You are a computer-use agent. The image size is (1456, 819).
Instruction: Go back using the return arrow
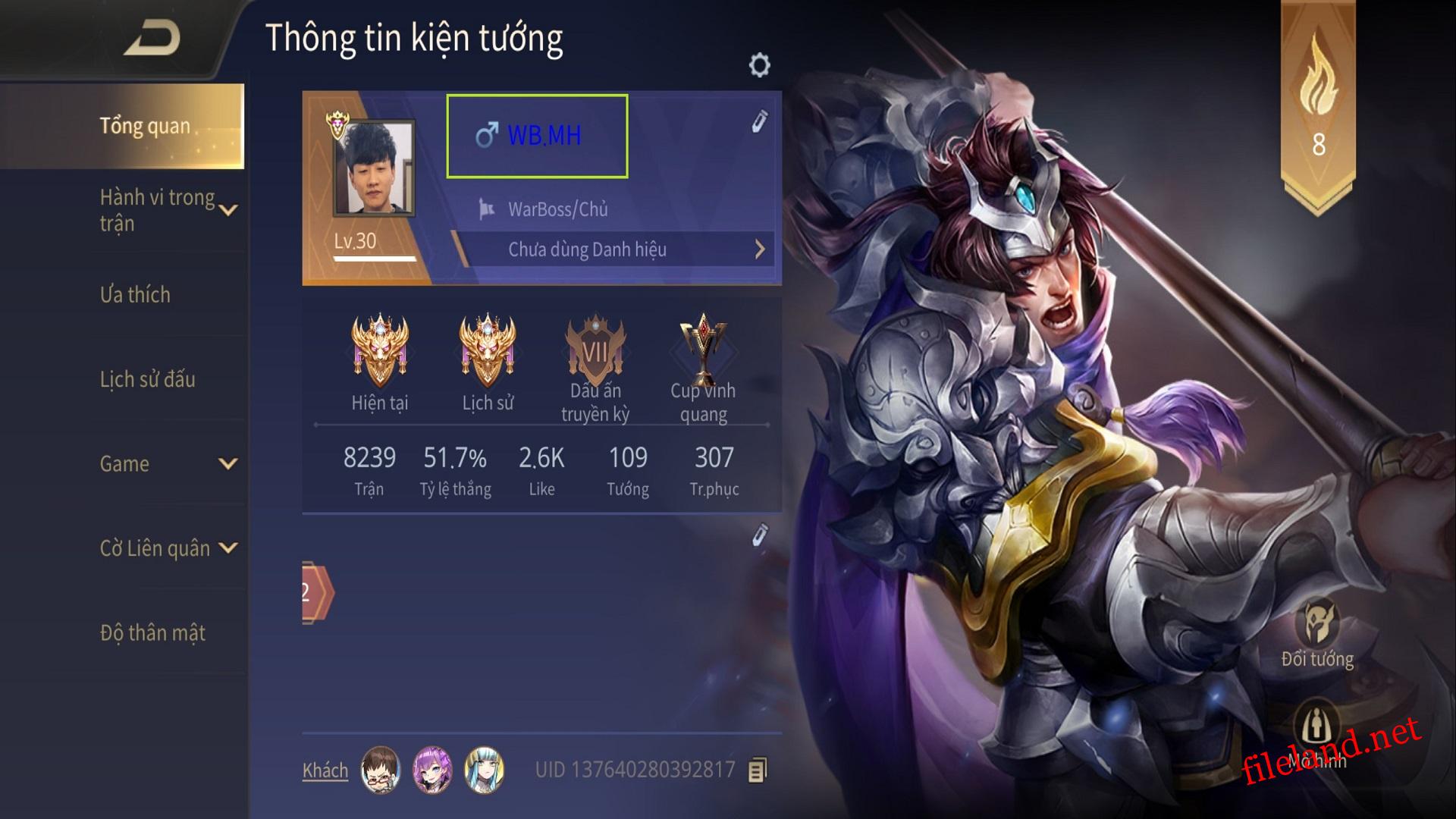coord(153,39)
